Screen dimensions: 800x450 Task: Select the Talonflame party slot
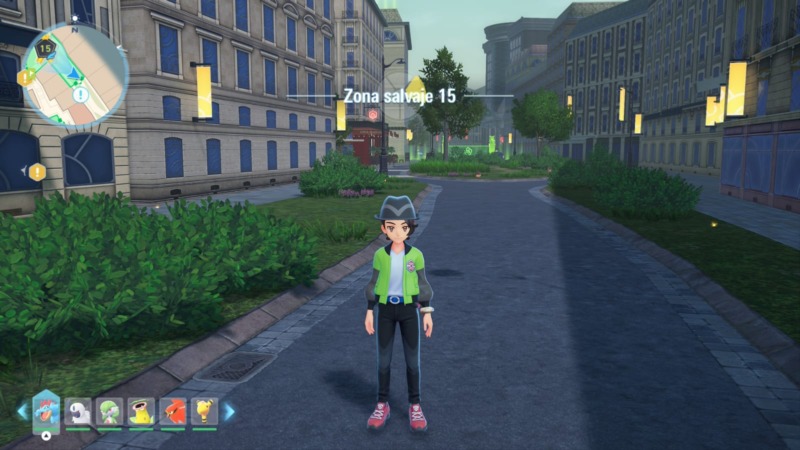[172, 411]
